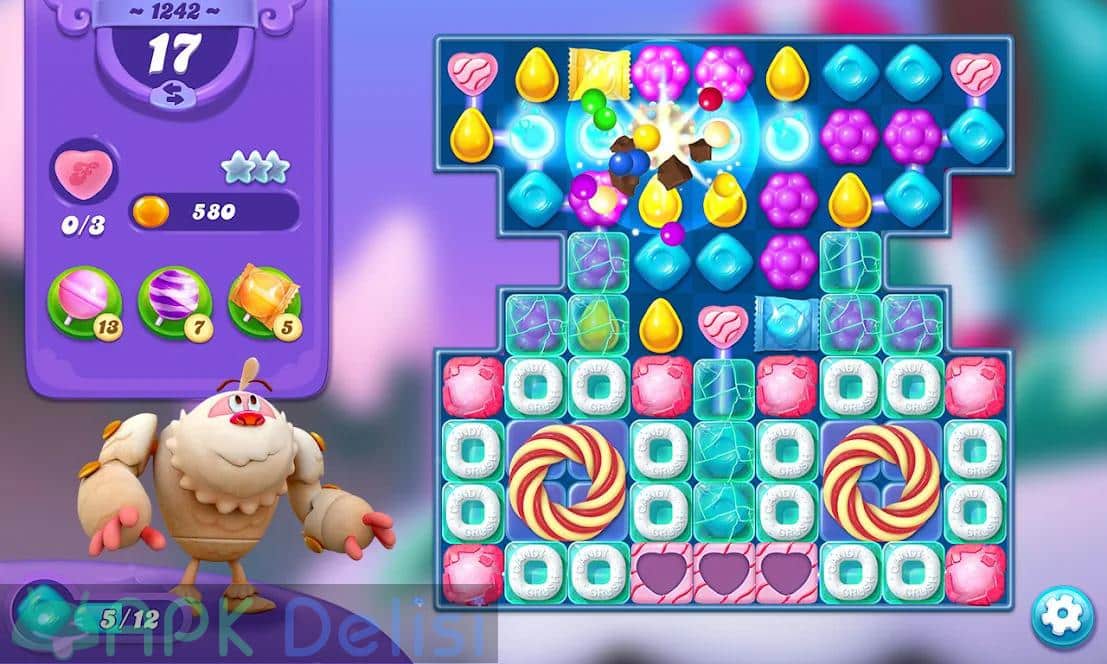The image size is (1107, 664).
Task: Pick the yellow drop candy frozen in ice
Action: click(x=598, y=322)
